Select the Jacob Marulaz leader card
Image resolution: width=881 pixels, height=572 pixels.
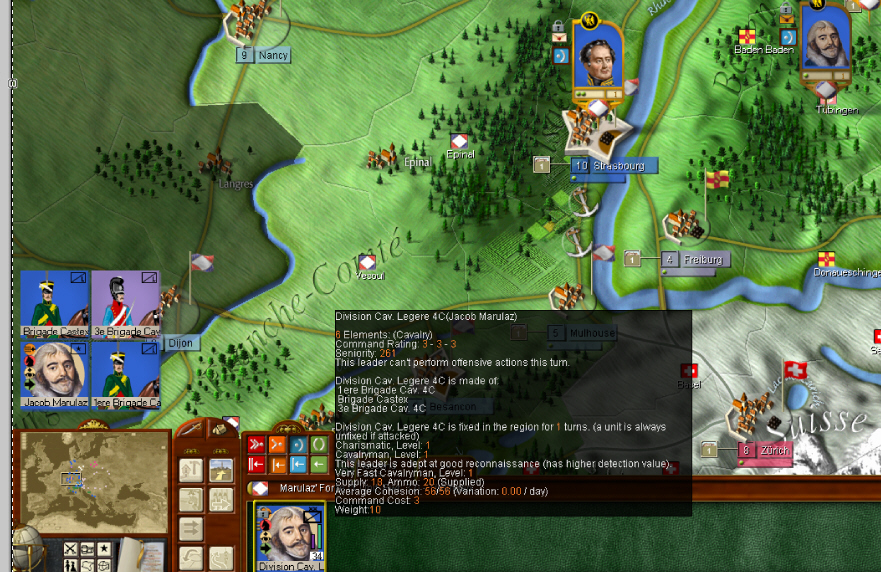point(55,374)
